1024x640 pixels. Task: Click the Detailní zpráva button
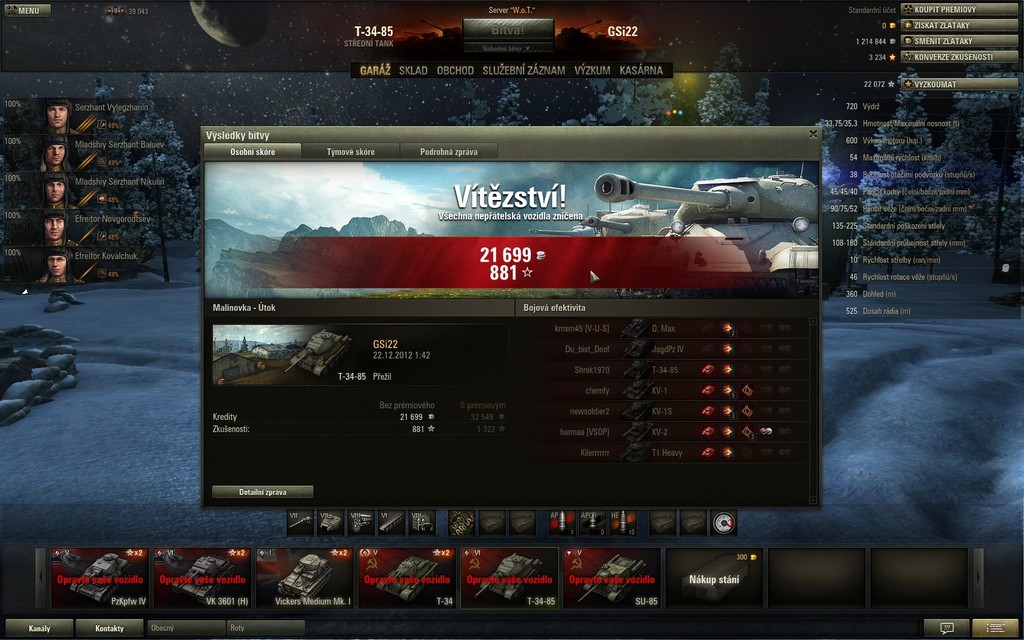coord(263,492)
